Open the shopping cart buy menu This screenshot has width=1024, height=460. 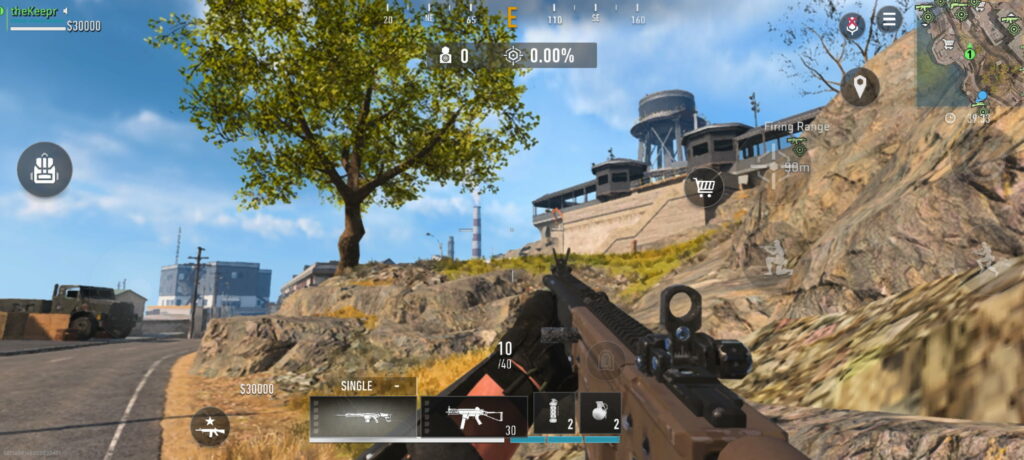(x=704, y=187)
